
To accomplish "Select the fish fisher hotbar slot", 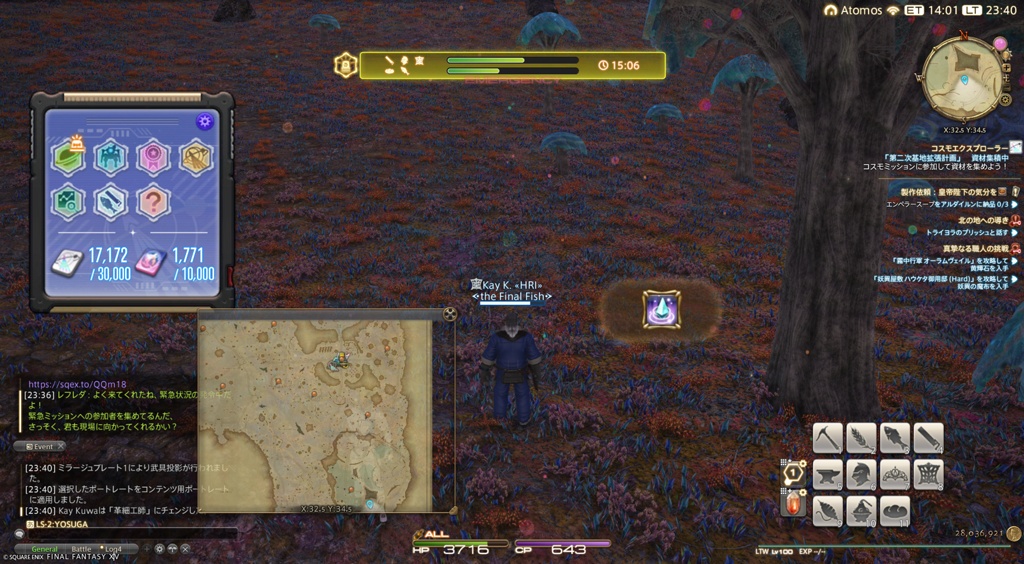I will click(x=895, y=438).
